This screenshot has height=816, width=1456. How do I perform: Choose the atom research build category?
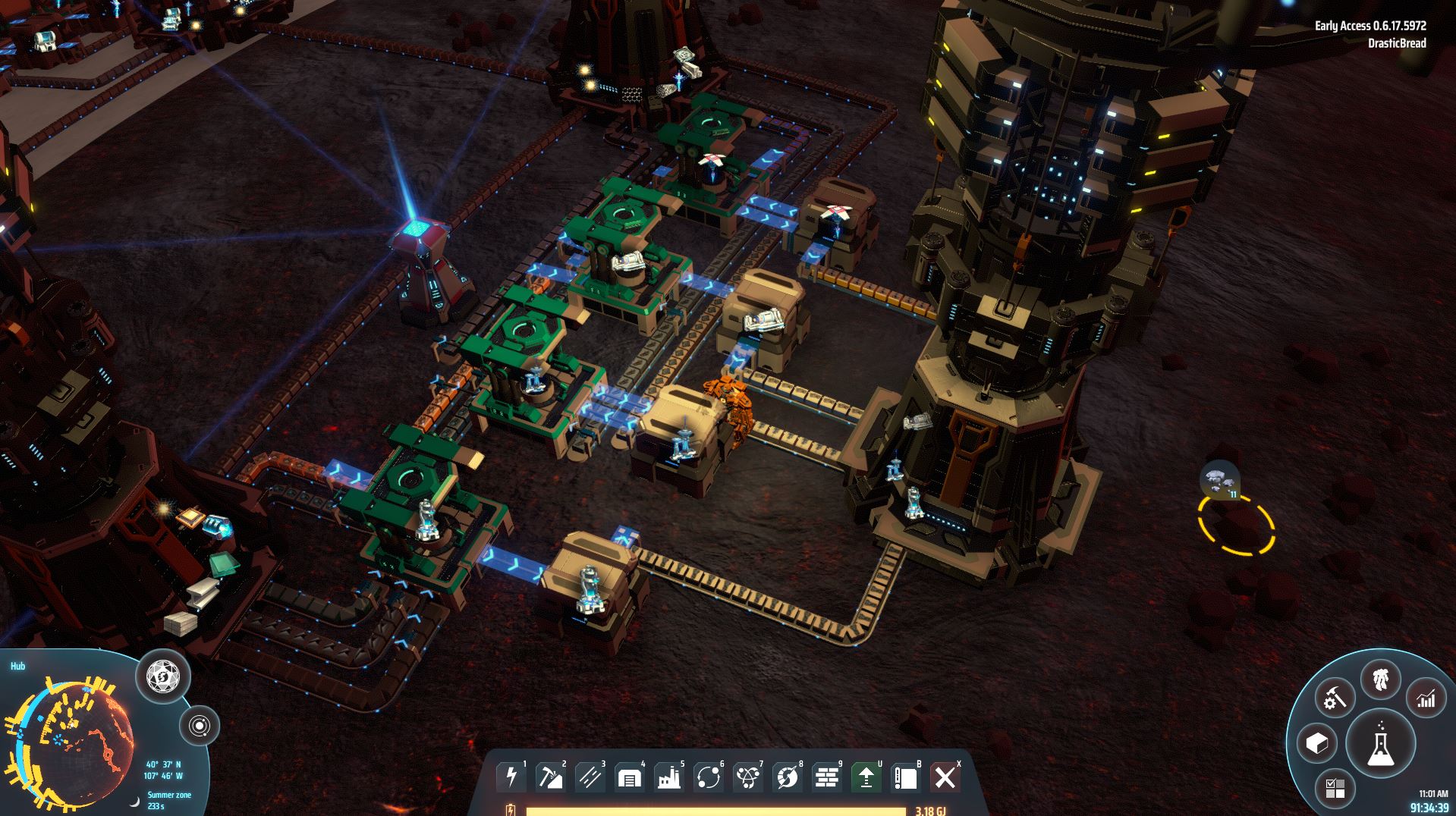[748, 777]
